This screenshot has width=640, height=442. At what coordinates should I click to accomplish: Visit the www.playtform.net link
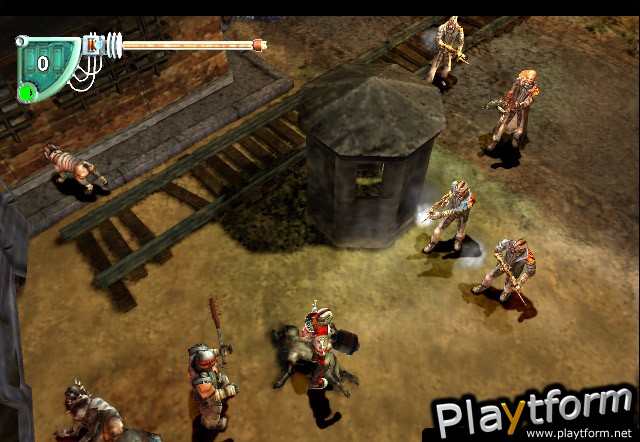580,434
